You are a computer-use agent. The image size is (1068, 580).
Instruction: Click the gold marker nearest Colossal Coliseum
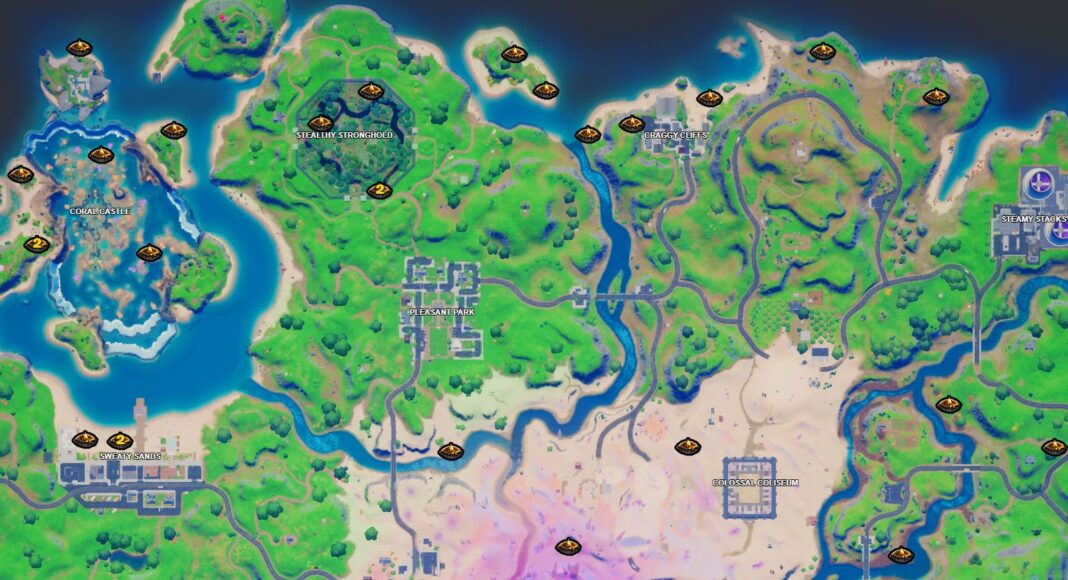(x=687, y=447)
